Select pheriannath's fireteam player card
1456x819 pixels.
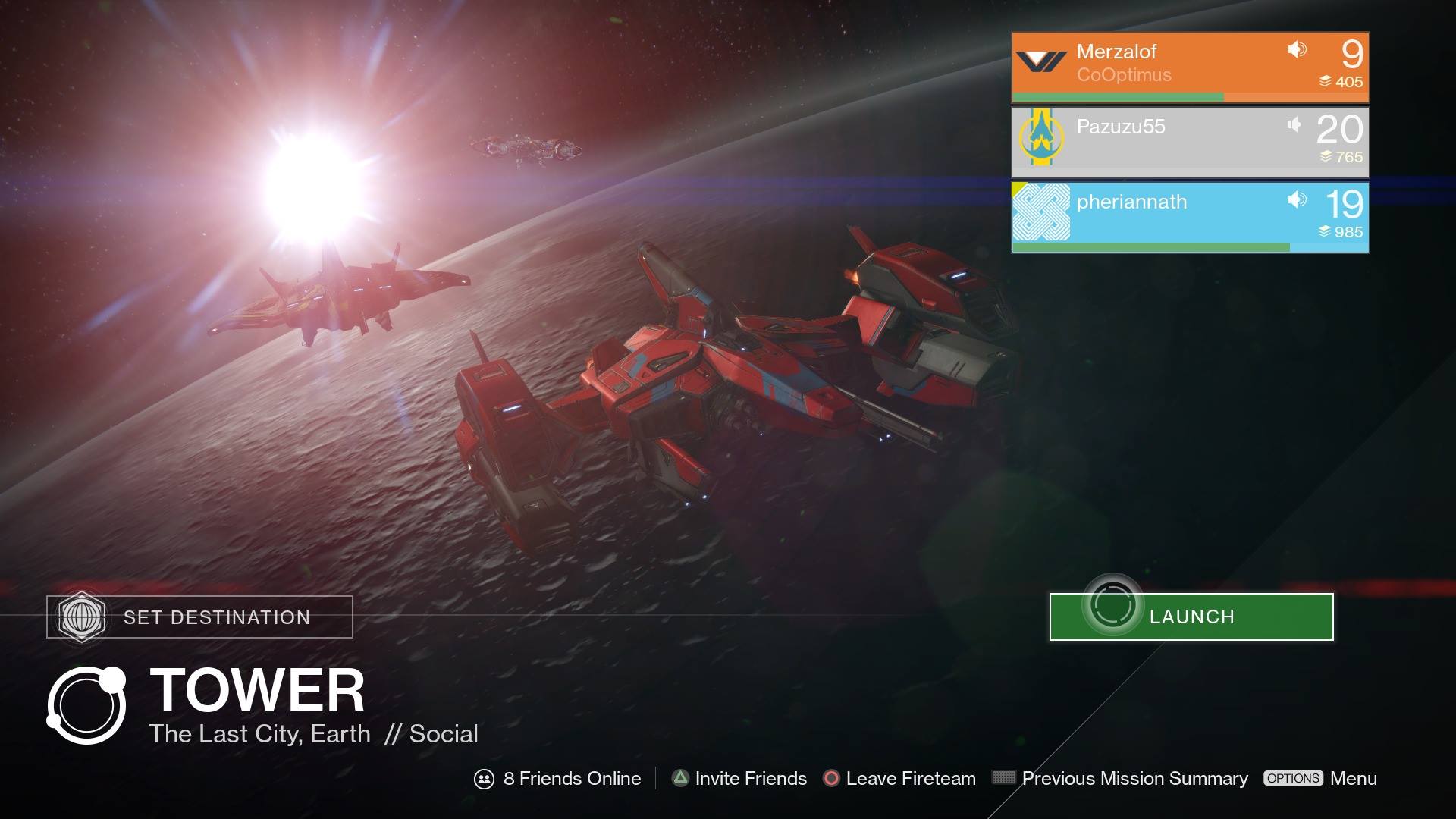pos(1190,217)
